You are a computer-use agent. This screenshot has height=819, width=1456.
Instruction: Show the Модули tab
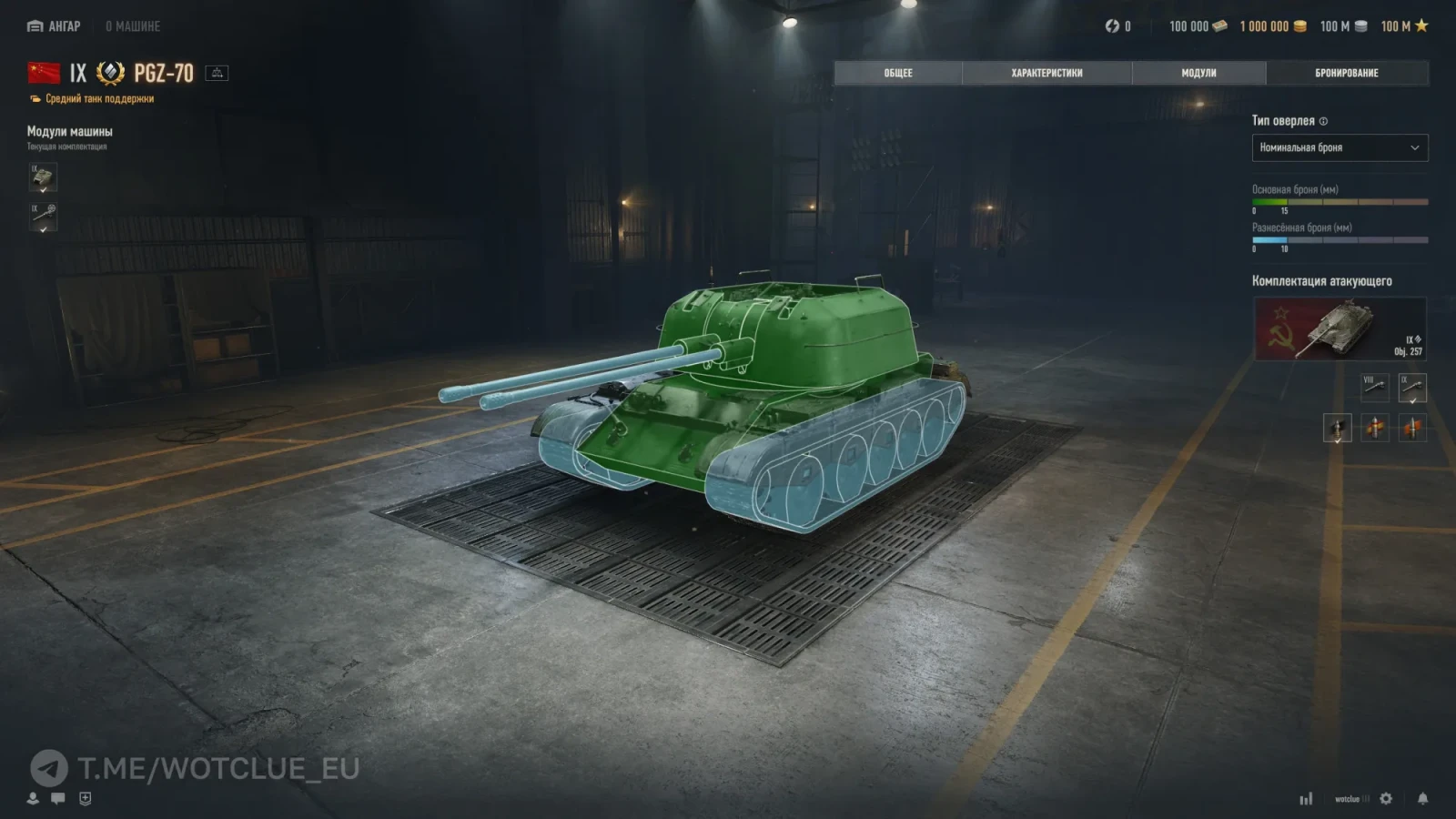point(1198,73)
